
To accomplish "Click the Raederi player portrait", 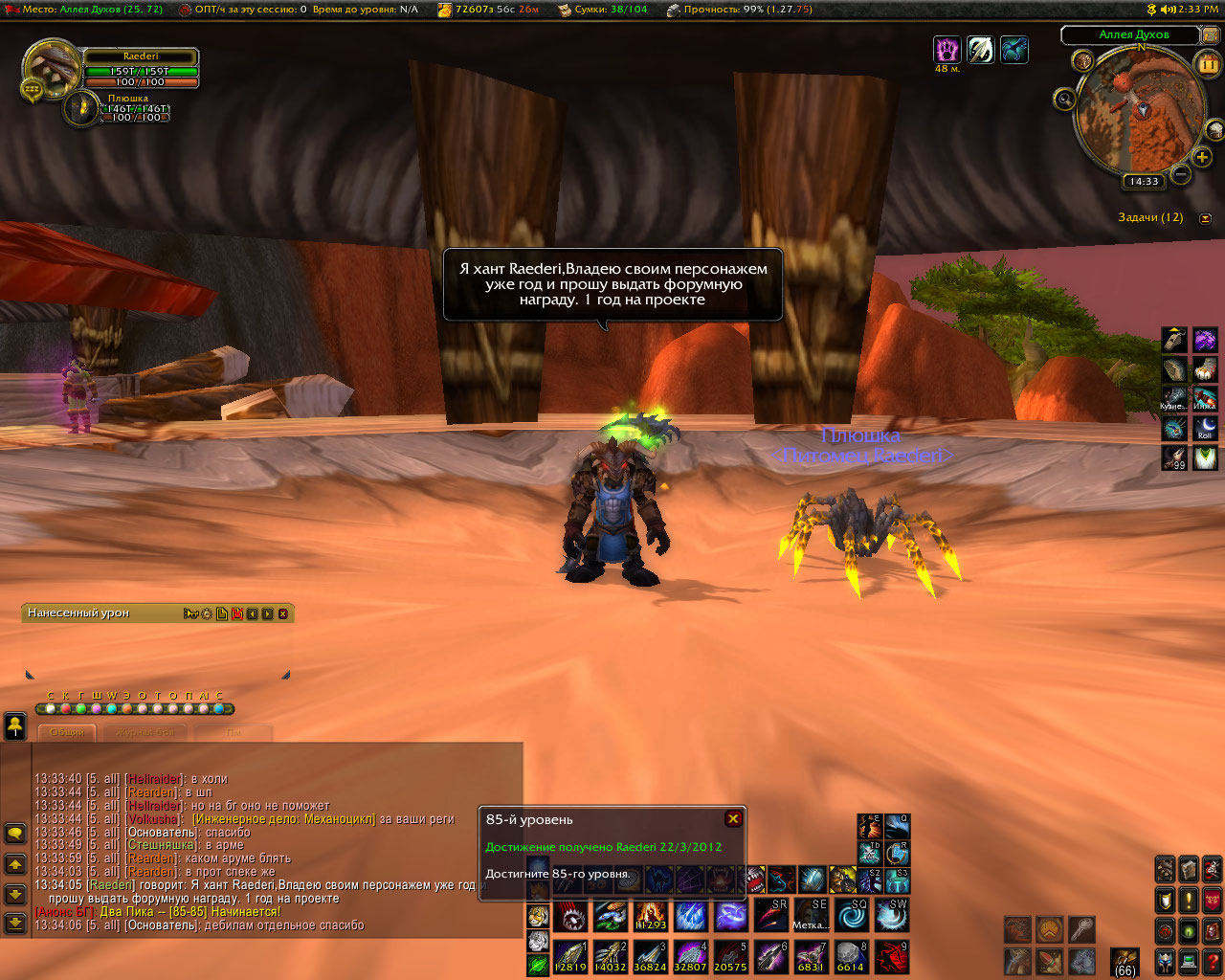I will (x=50, y=68).
